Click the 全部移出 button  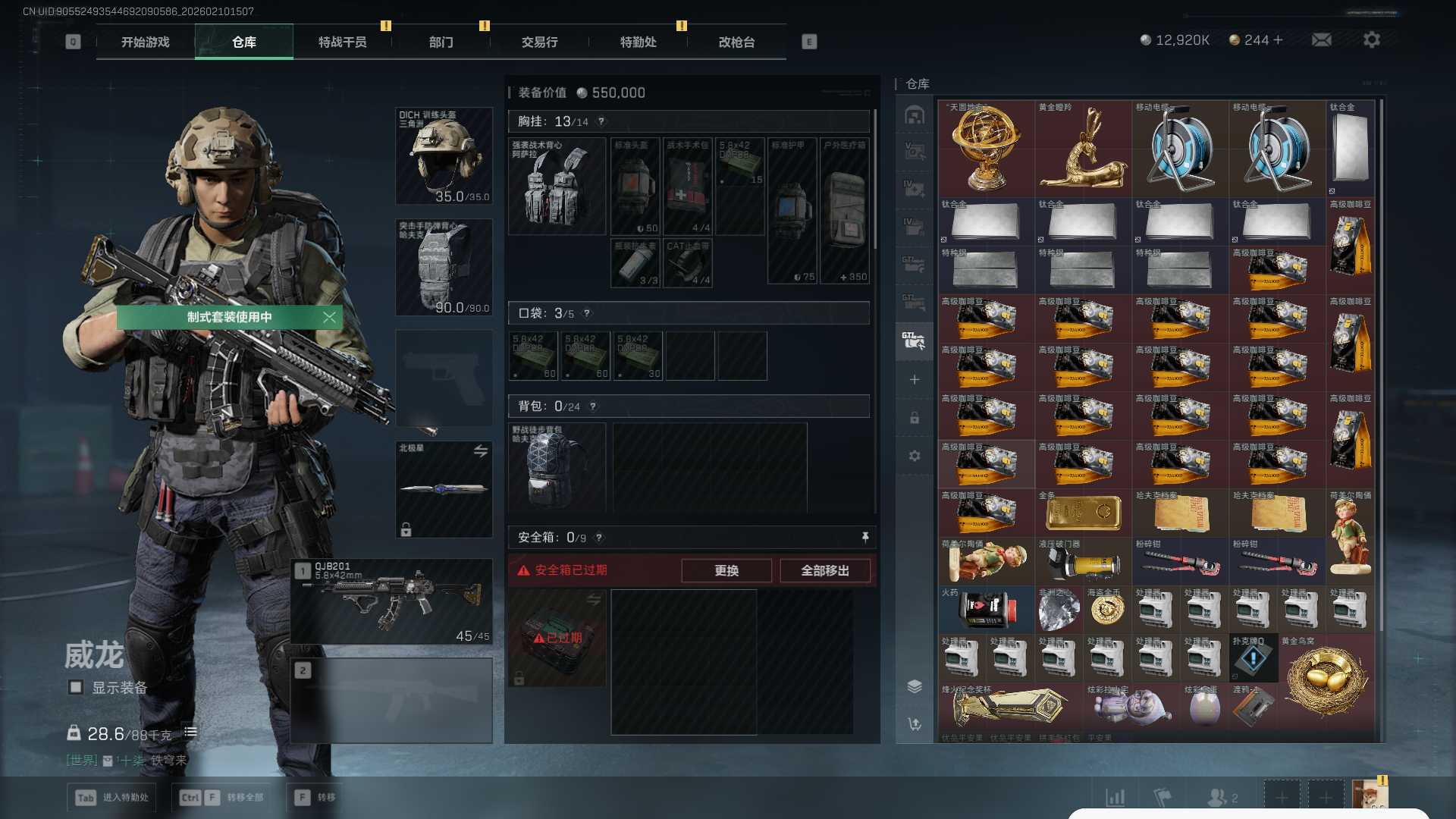coord(824,570)
